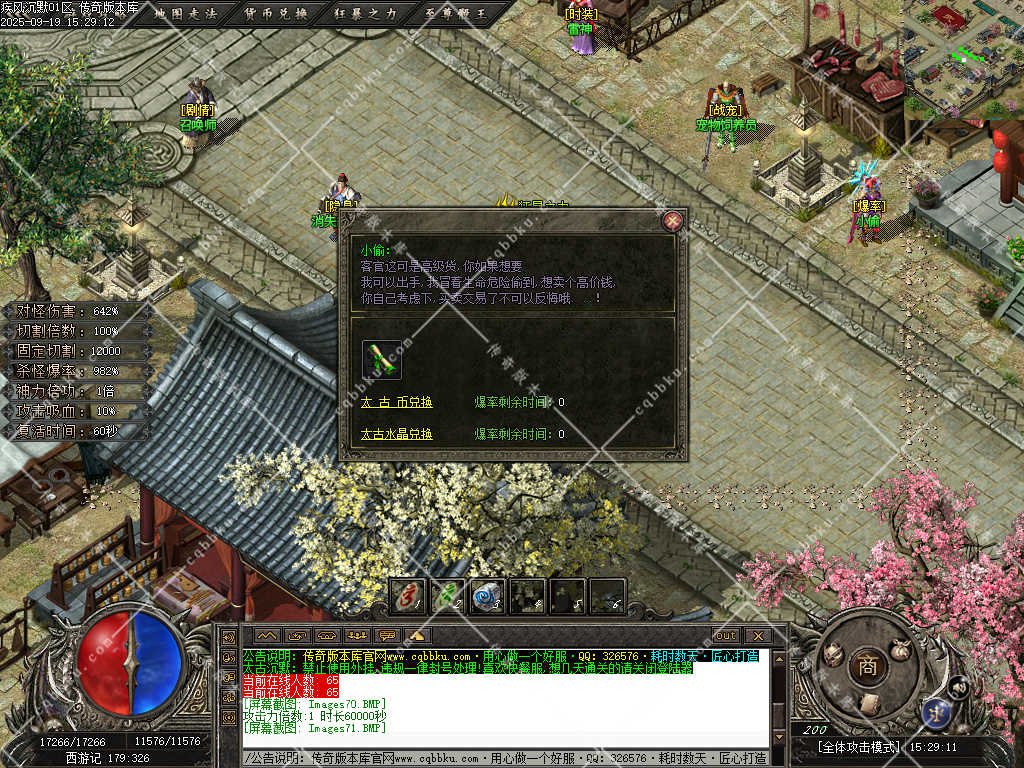Use the green rune in hotbar slot 2
This screenshot has width=1024, height=768.
click(x=447, y=596)
